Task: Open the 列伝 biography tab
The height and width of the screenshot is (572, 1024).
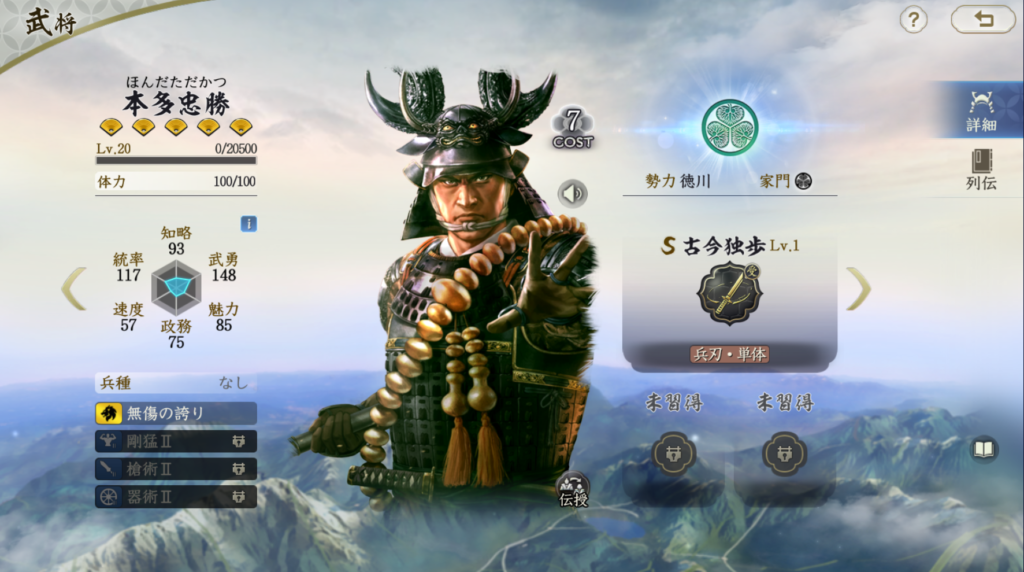Action: point(980,169)
